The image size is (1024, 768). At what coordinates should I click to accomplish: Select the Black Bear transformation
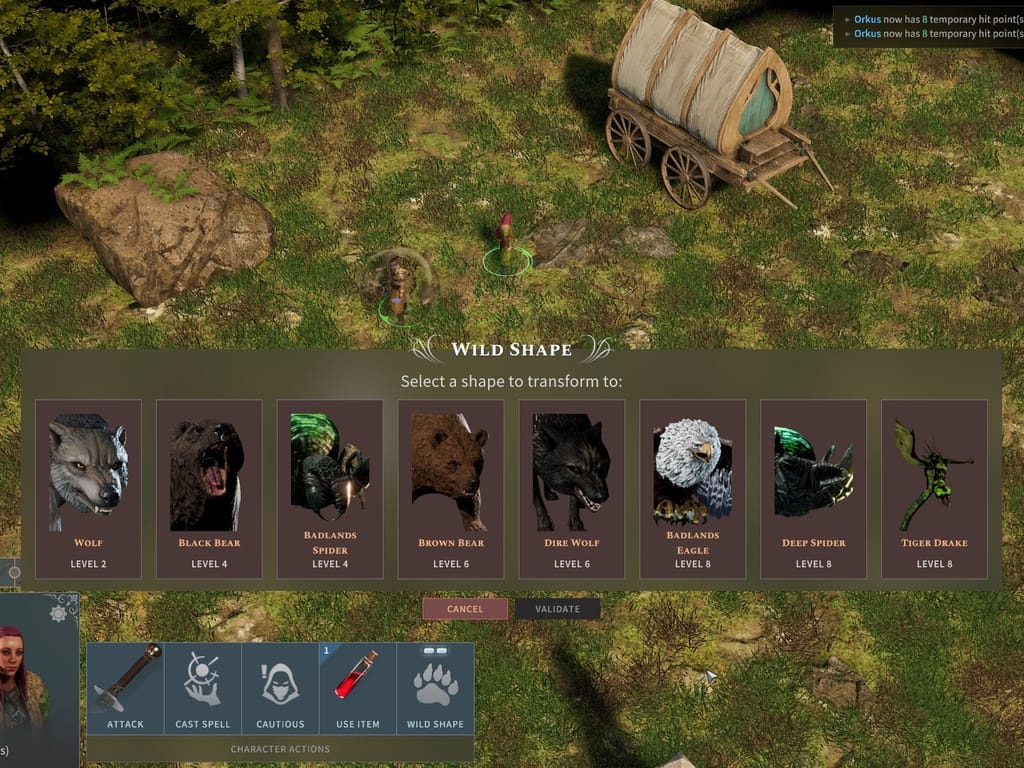point(209,488)
